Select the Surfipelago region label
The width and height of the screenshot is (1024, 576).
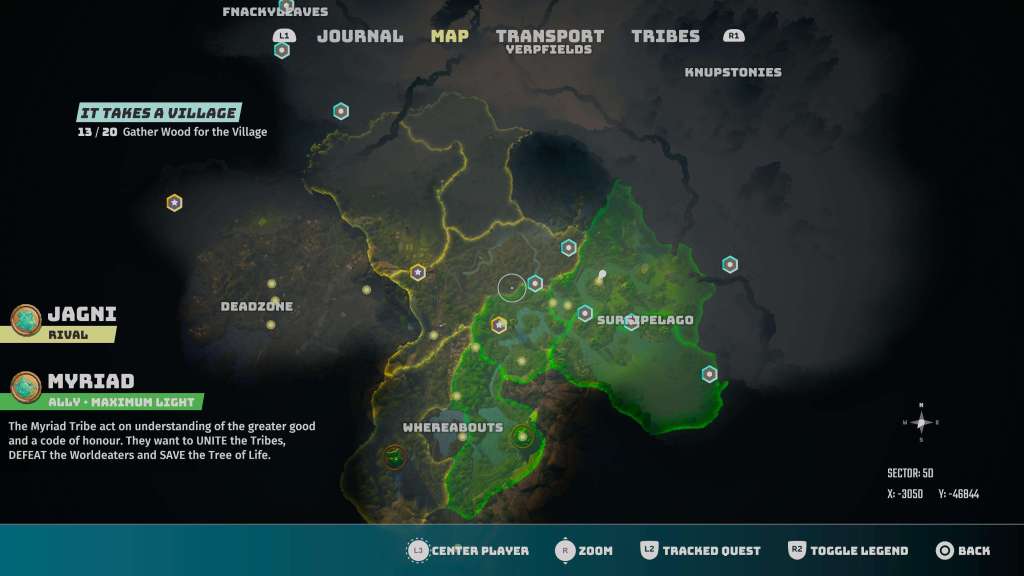(645, 320)
